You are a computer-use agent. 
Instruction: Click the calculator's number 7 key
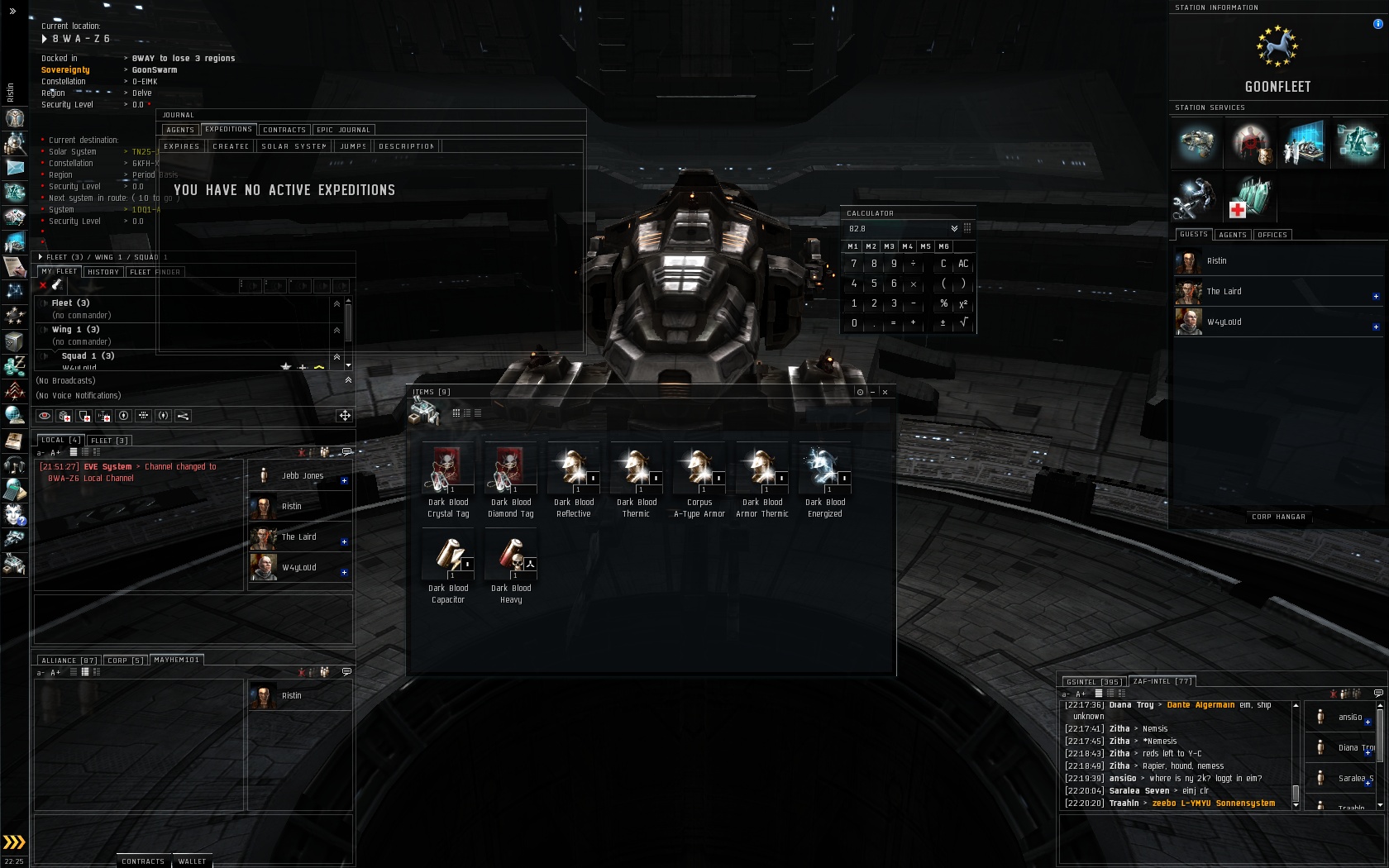[854, 264]
